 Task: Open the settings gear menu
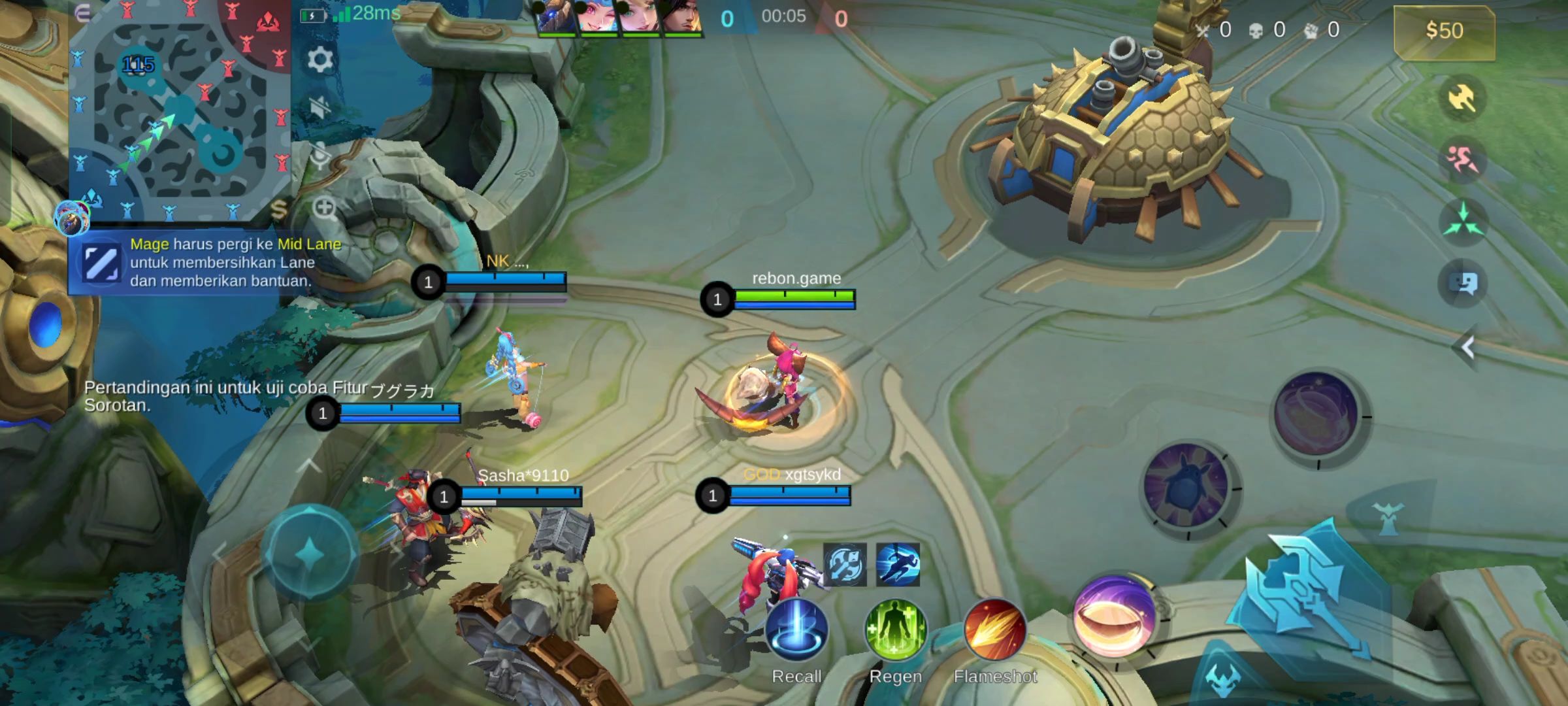(x=319, y=60)
